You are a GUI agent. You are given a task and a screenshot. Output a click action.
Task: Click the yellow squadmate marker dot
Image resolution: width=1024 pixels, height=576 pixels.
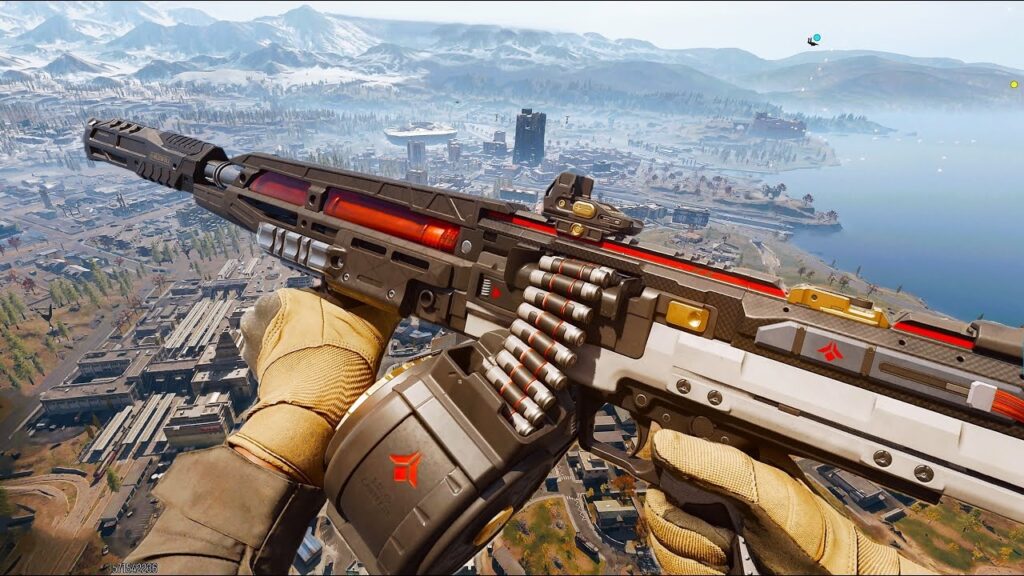(x=1013, y=84)
